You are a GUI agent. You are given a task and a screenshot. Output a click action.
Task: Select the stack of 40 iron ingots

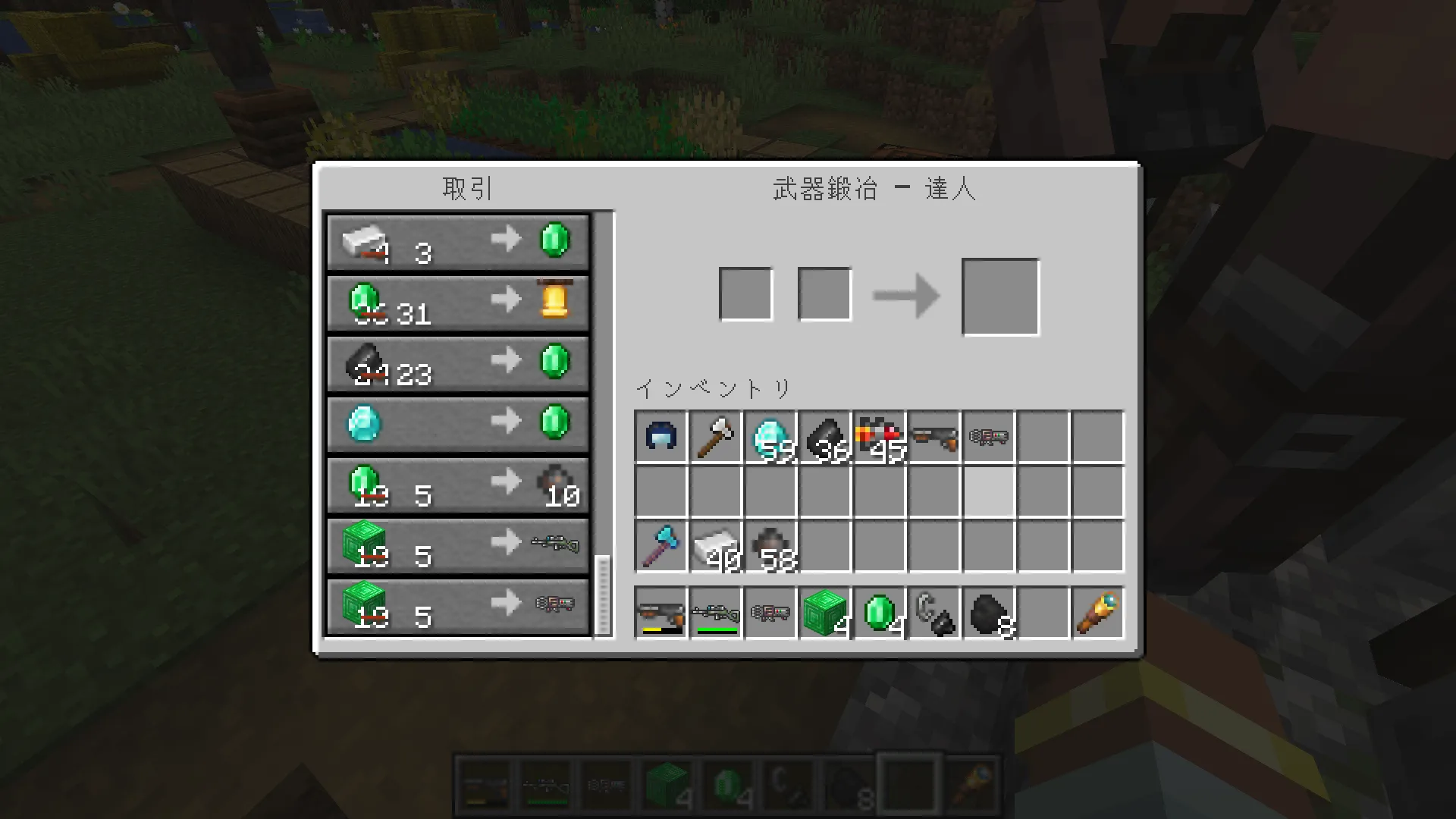tap(714, 546)
